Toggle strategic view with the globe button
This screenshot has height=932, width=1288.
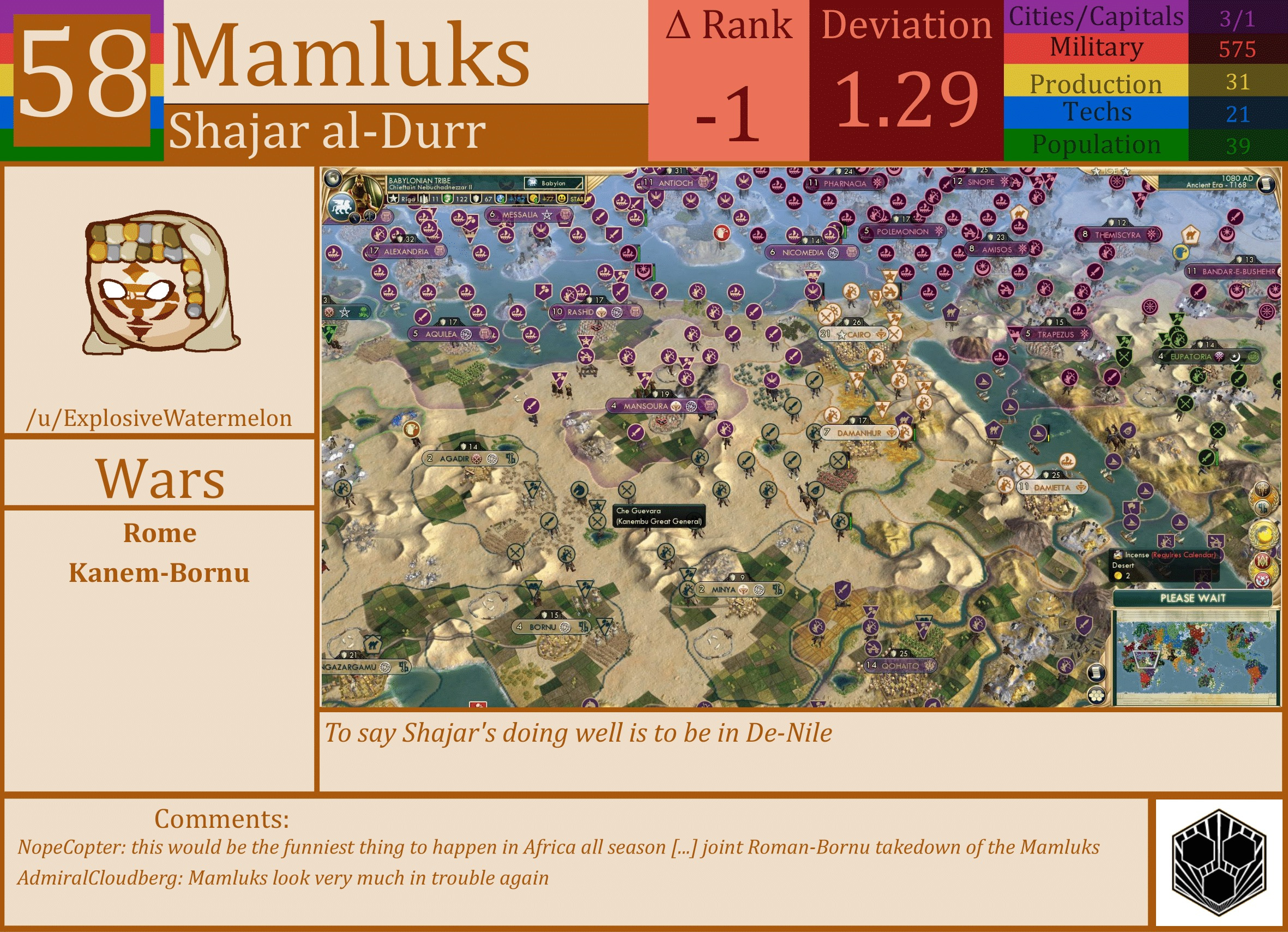click(x=333, y=178)
